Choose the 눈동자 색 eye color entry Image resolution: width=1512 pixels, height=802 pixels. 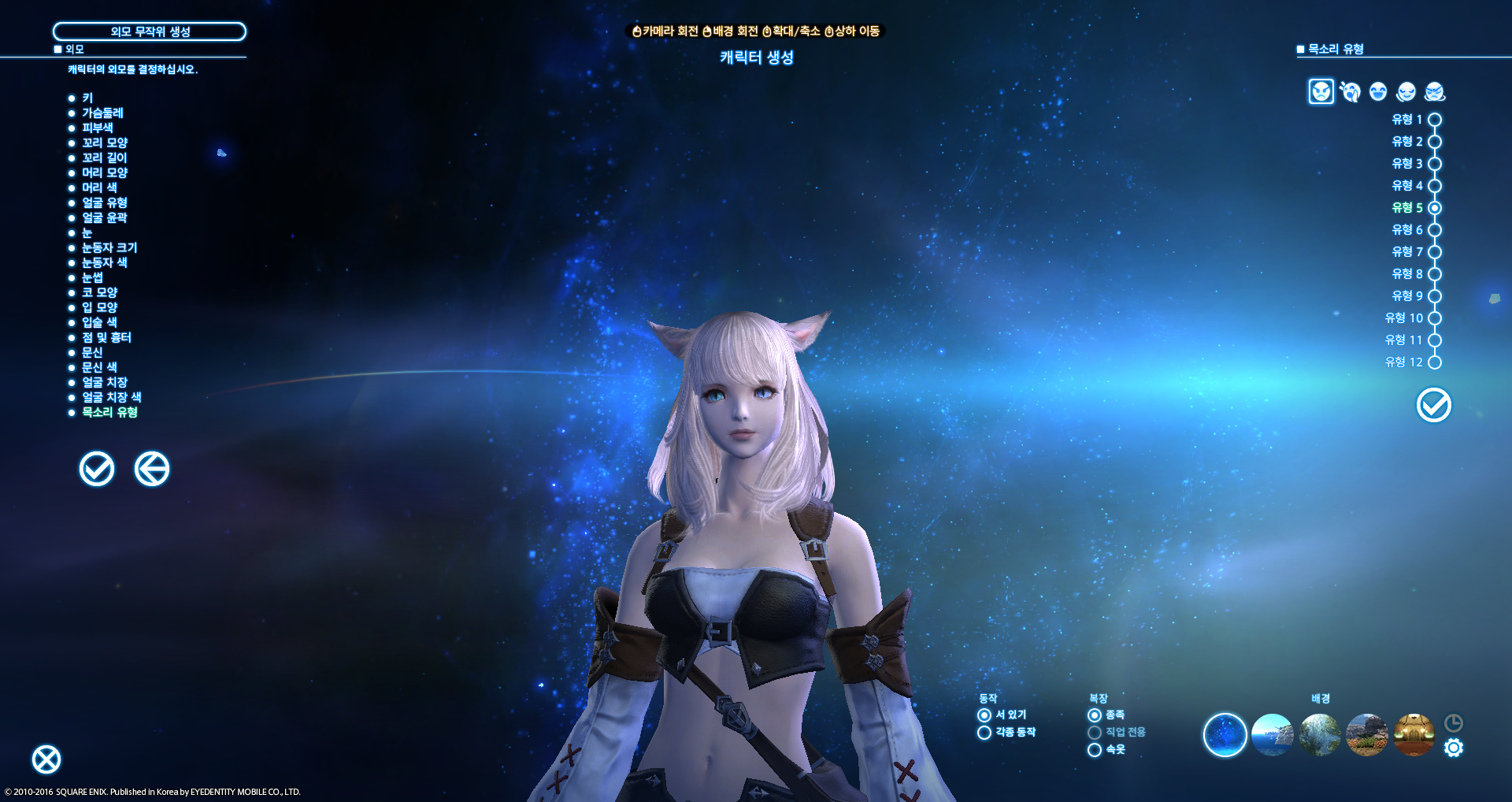point(105,262)
